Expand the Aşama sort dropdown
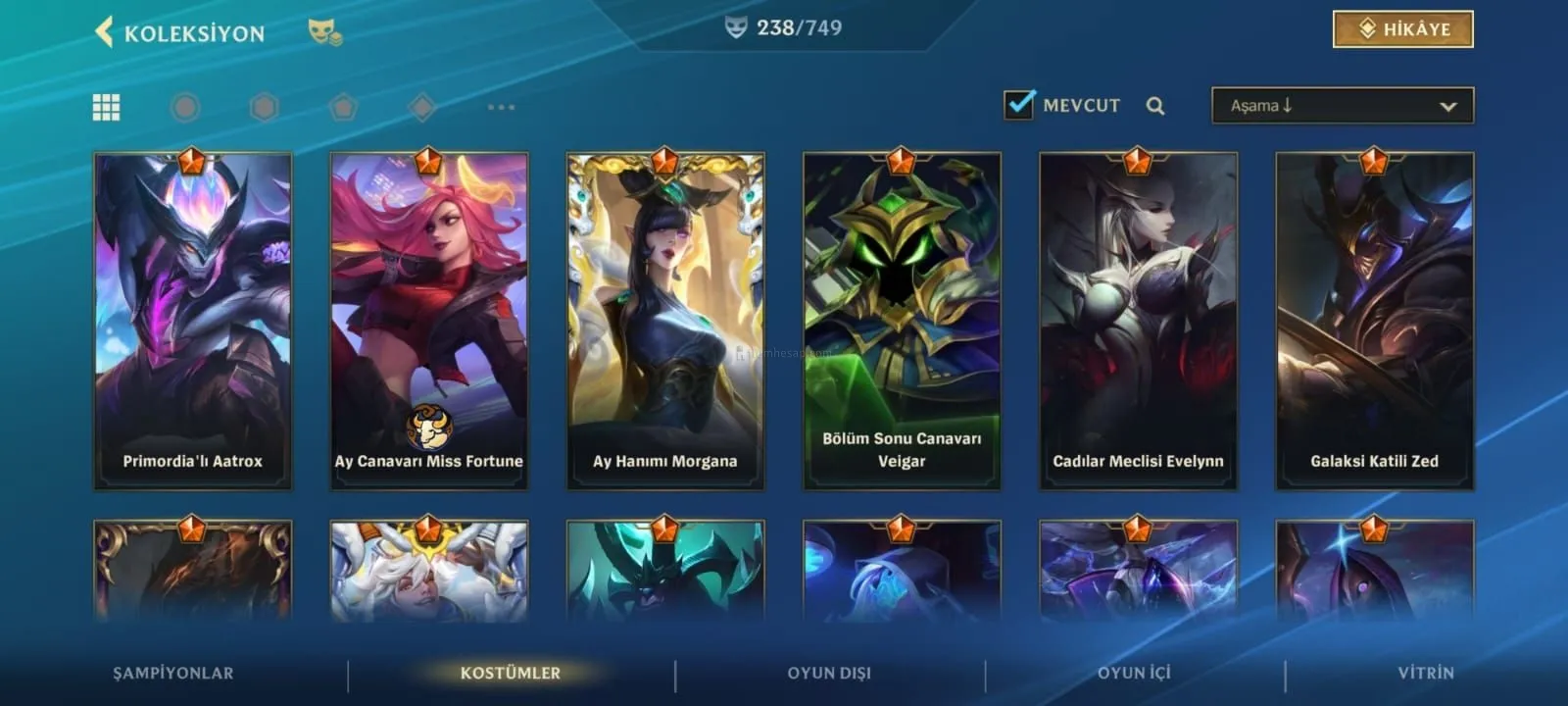Viewport: 1568px width, 706px height. pyautogui.click(x=1342, y=106)
